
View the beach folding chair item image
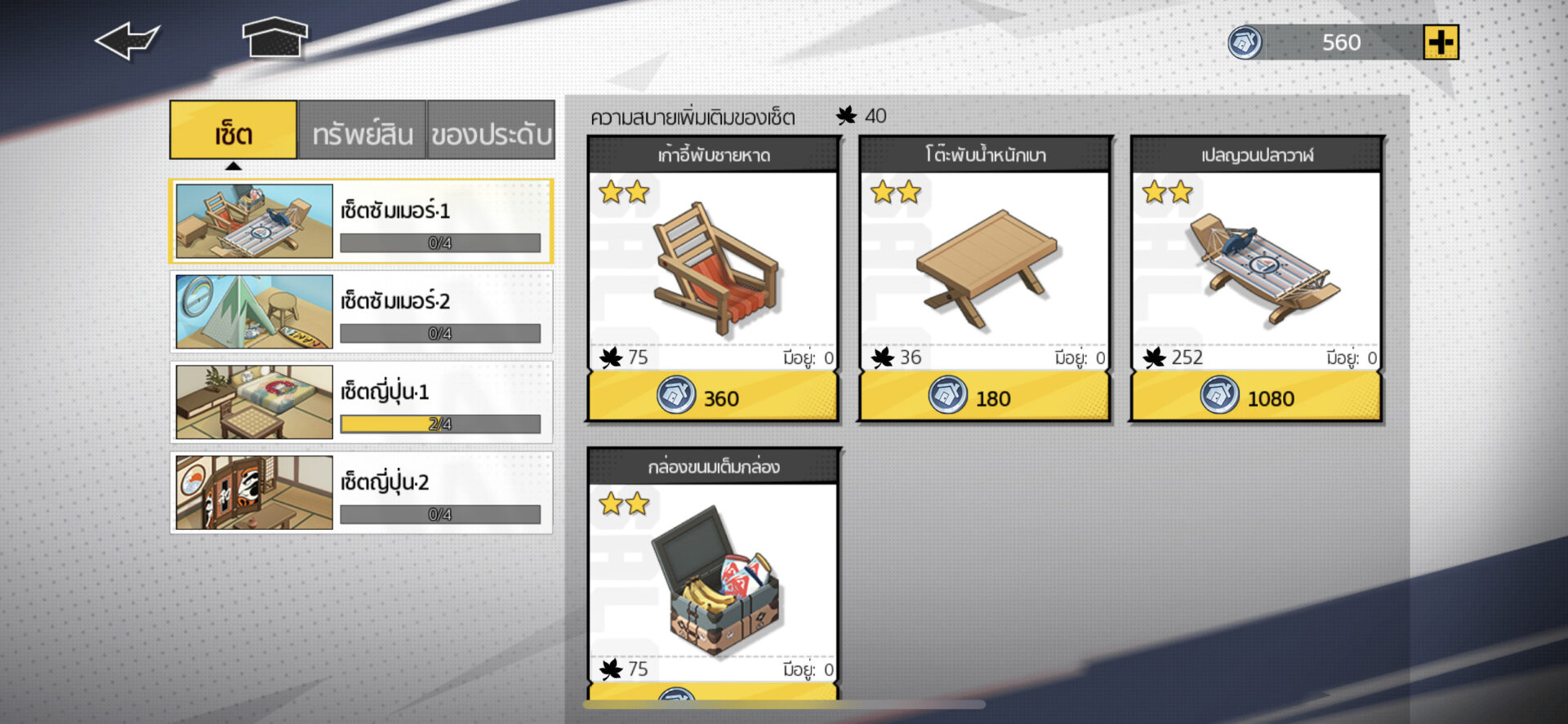pos(712,265)
